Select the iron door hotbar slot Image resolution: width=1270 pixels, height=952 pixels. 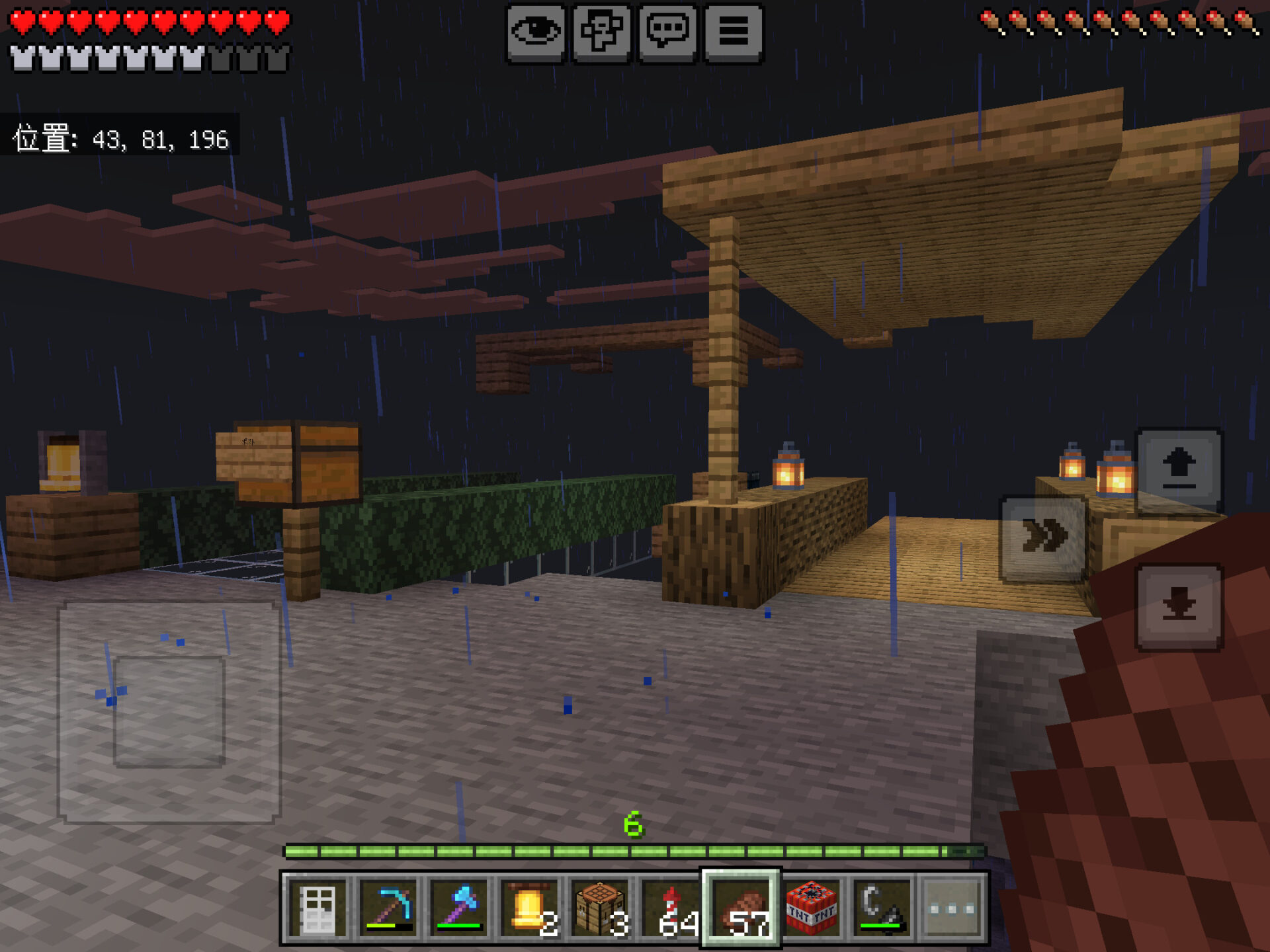319,909
